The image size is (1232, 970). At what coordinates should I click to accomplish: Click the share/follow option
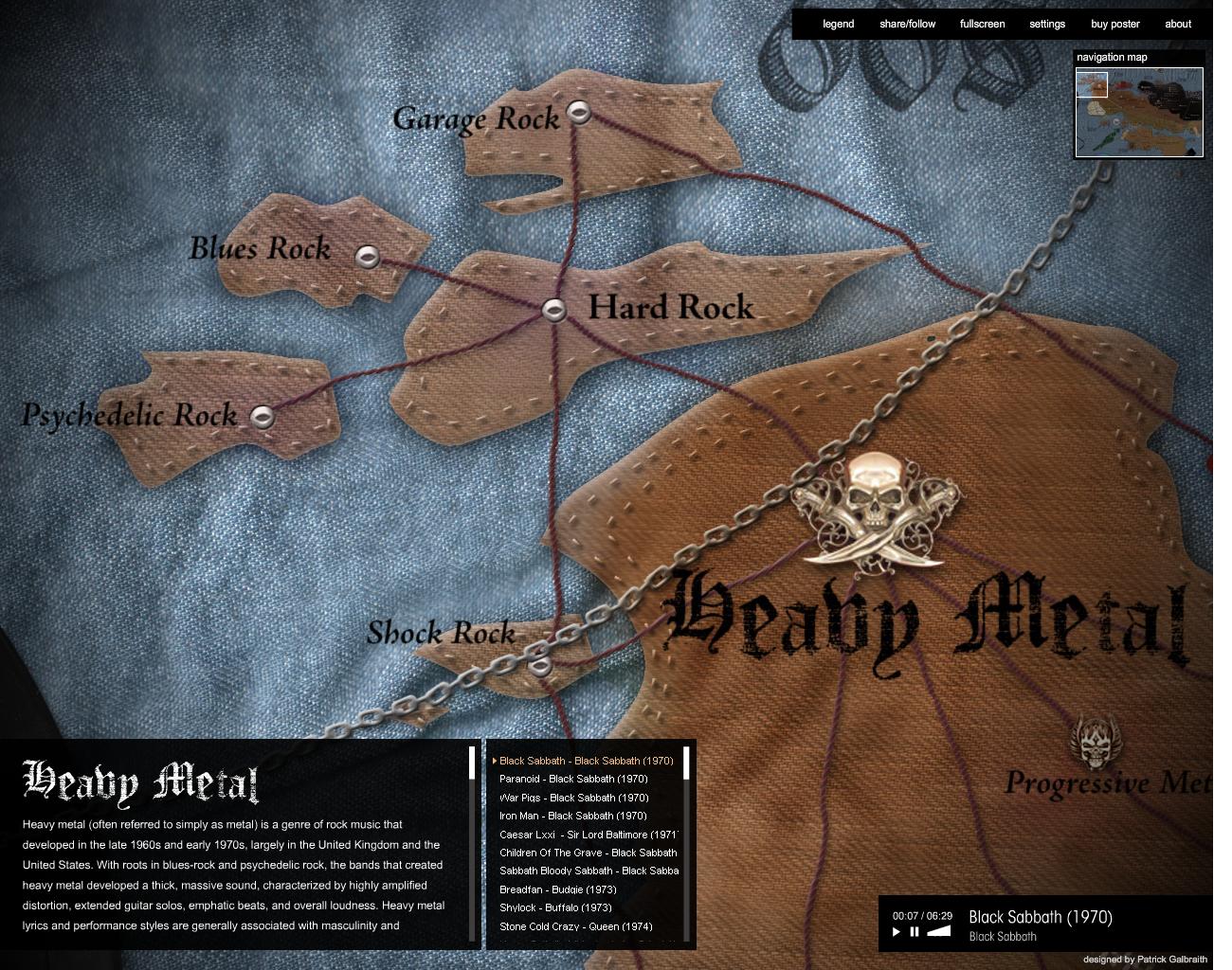[x=907, y=24]
